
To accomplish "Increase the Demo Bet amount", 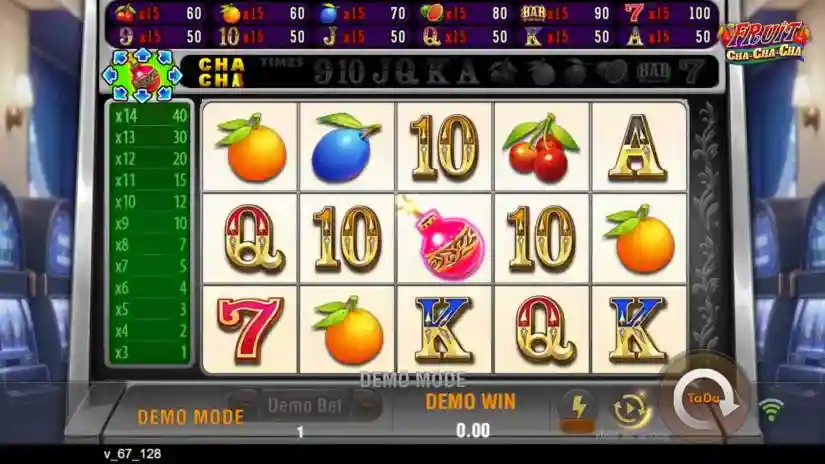I will [x=367, y=404].
